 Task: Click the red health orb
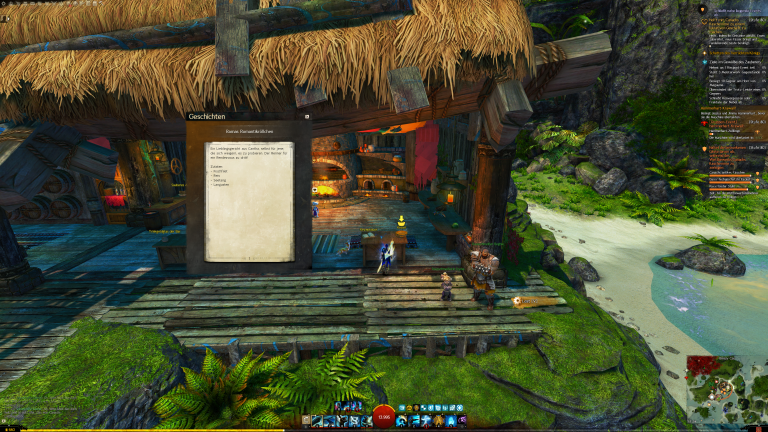[384, 419]
